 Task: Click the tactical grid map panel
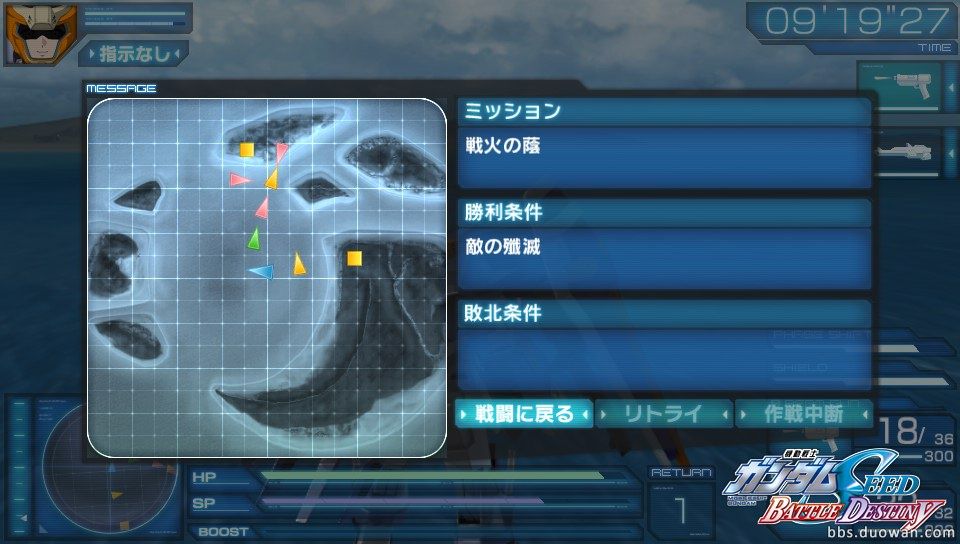266,277
